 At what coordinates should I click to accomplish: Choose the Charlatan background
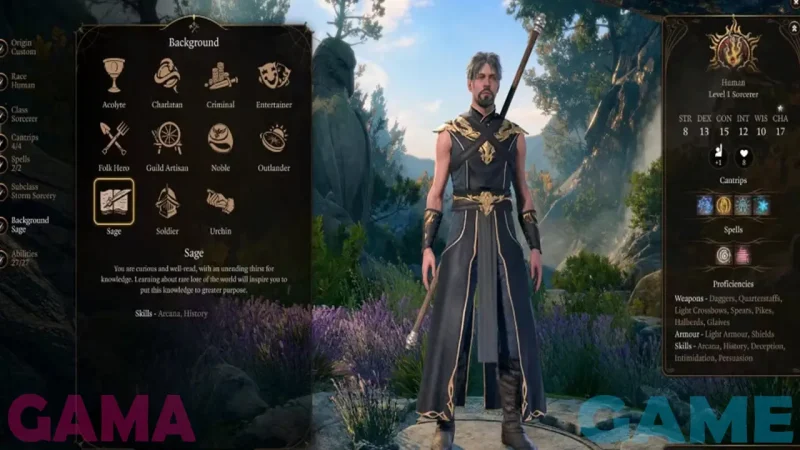coord(167,75)
